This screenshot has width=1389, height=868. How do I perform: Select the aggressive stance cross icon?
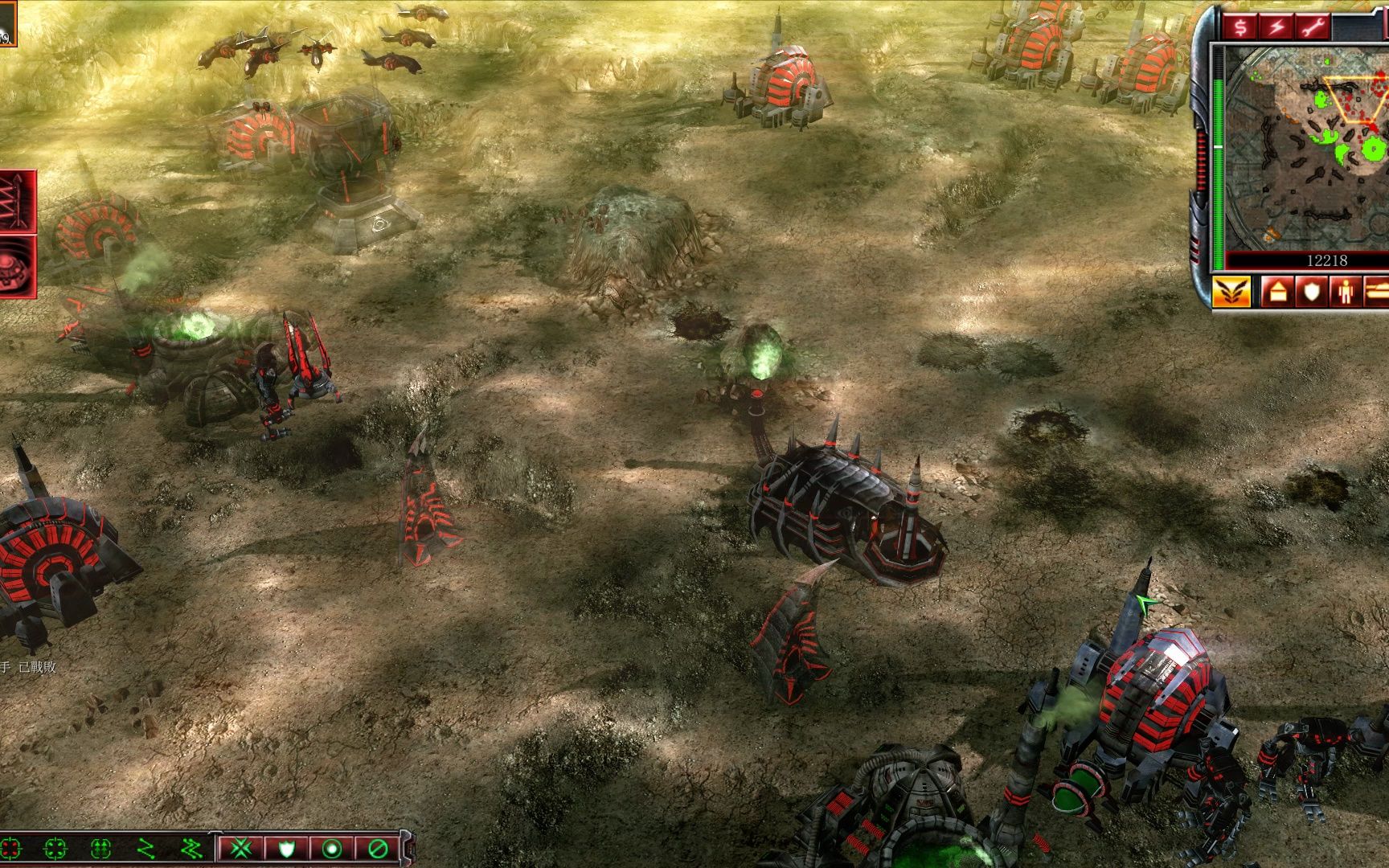coord(241,848)
